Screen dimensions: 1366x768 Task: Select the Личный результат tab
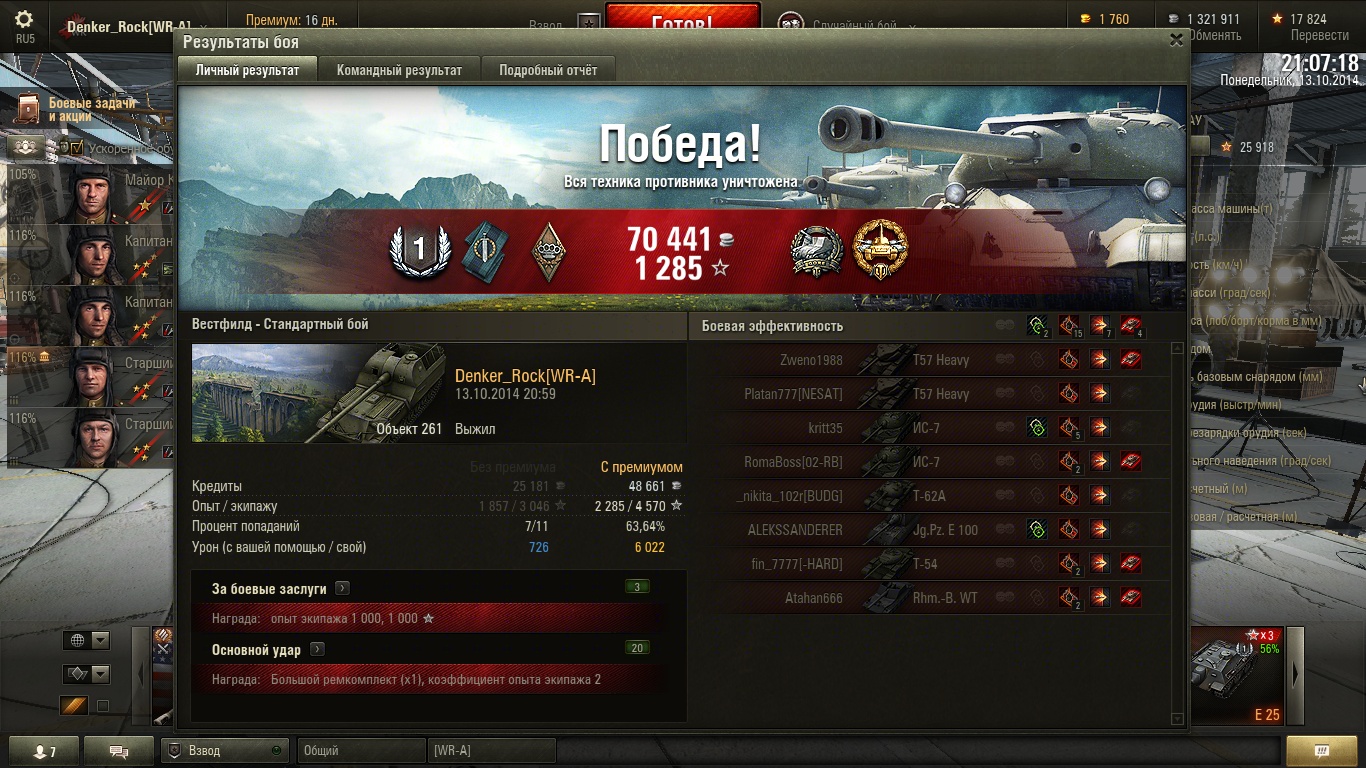pos(247,70)
